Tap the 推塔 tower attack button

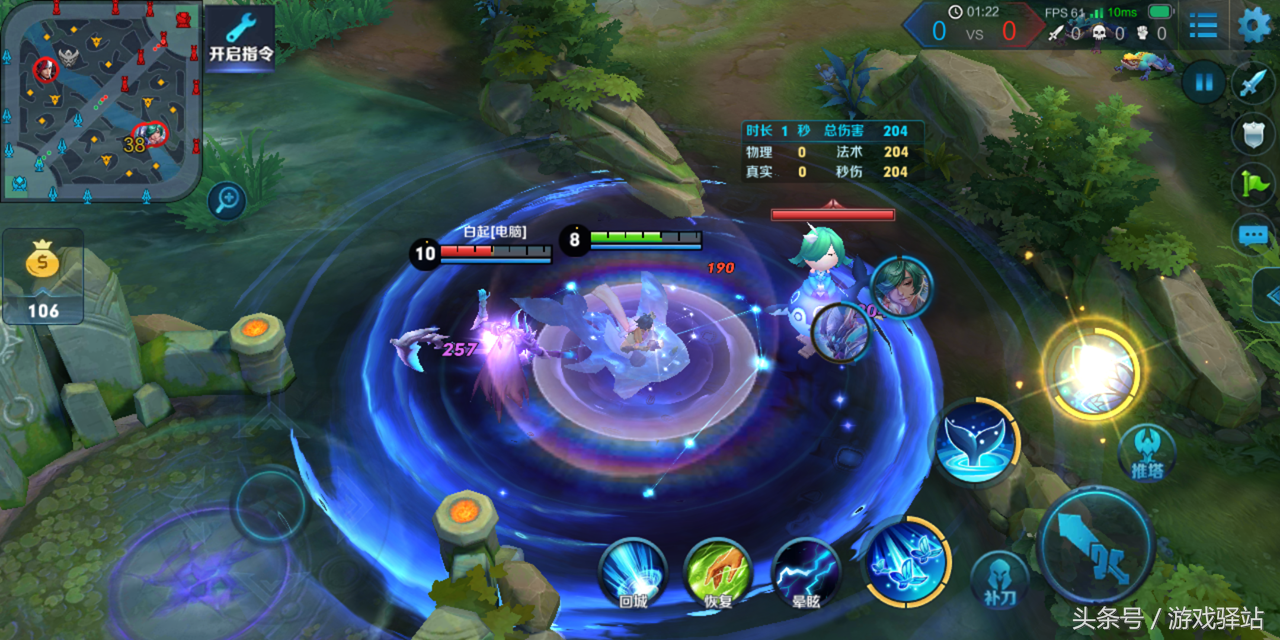coord(1146,452)
